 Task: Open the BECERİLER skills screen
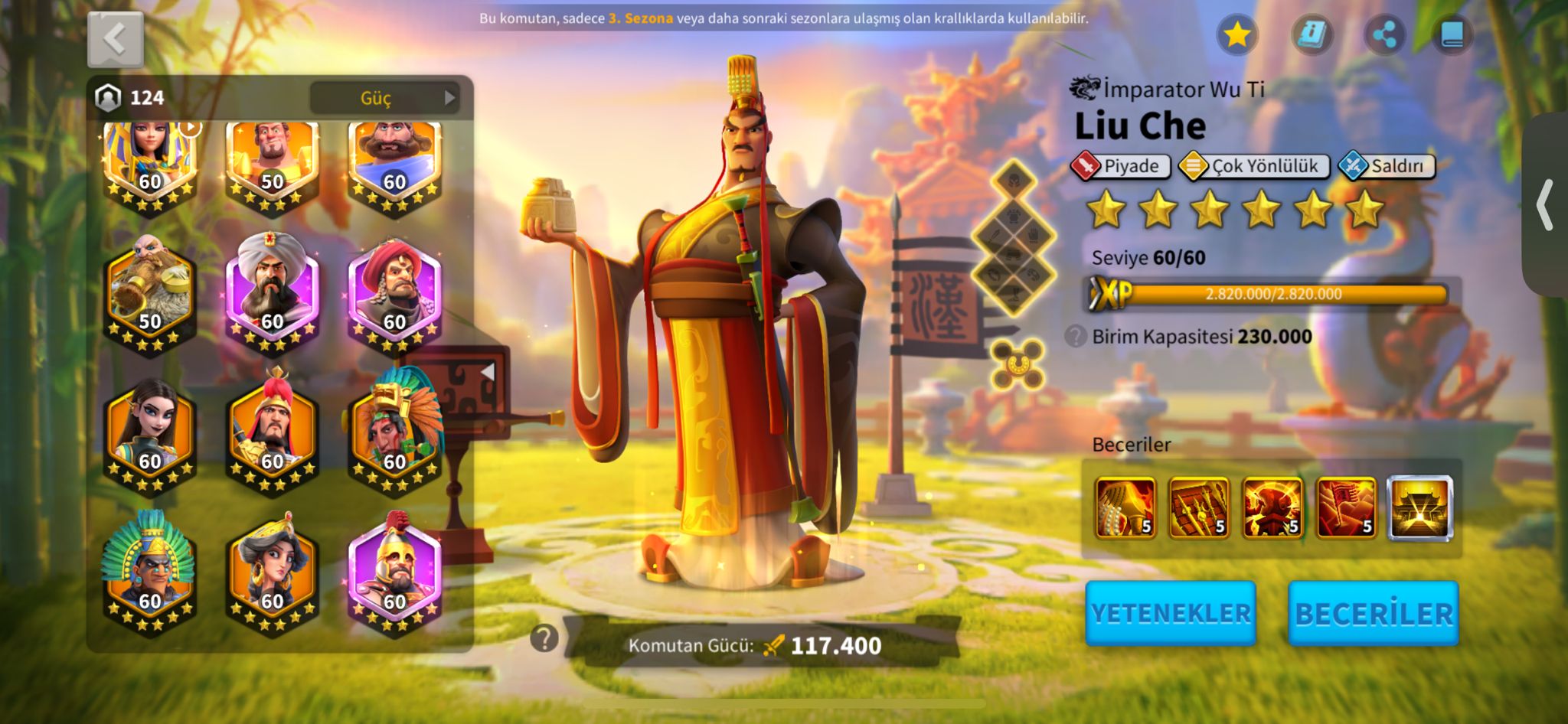pyautogui.click(x=1374, y=613)
